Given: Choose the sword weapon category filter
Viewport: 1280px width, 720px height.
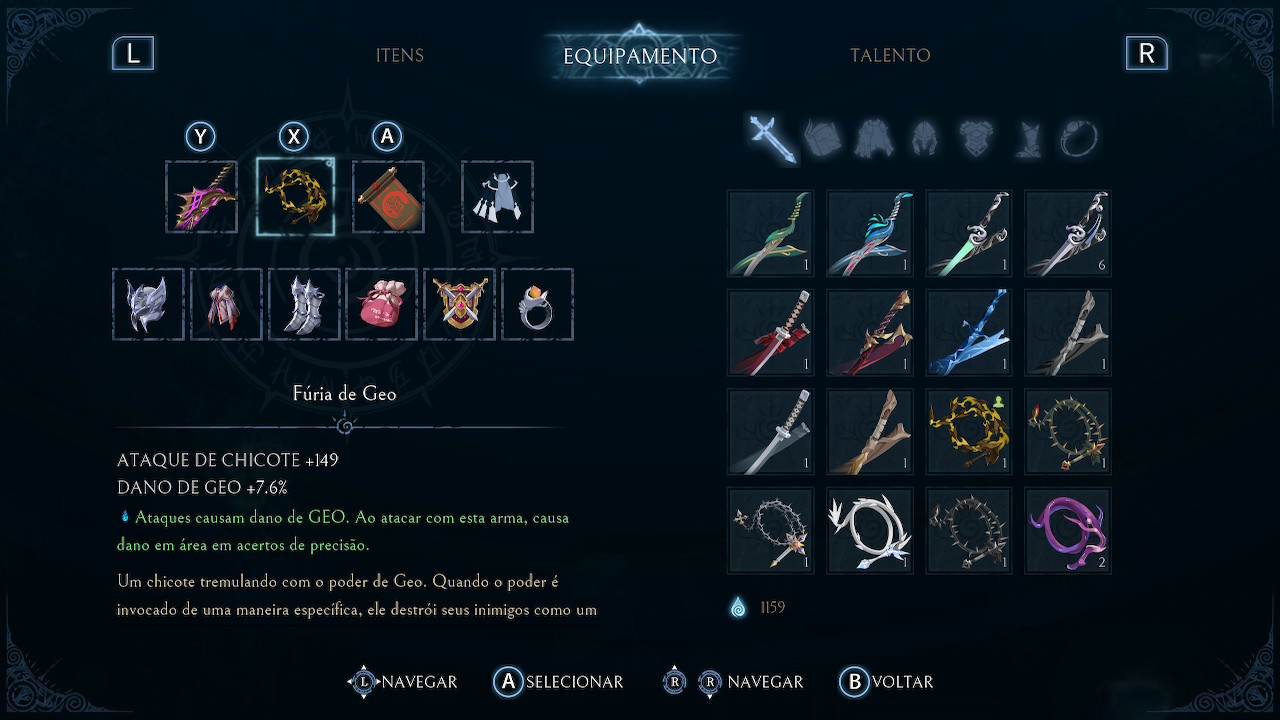Looking at the screenshot, I should tap(772, 138).
